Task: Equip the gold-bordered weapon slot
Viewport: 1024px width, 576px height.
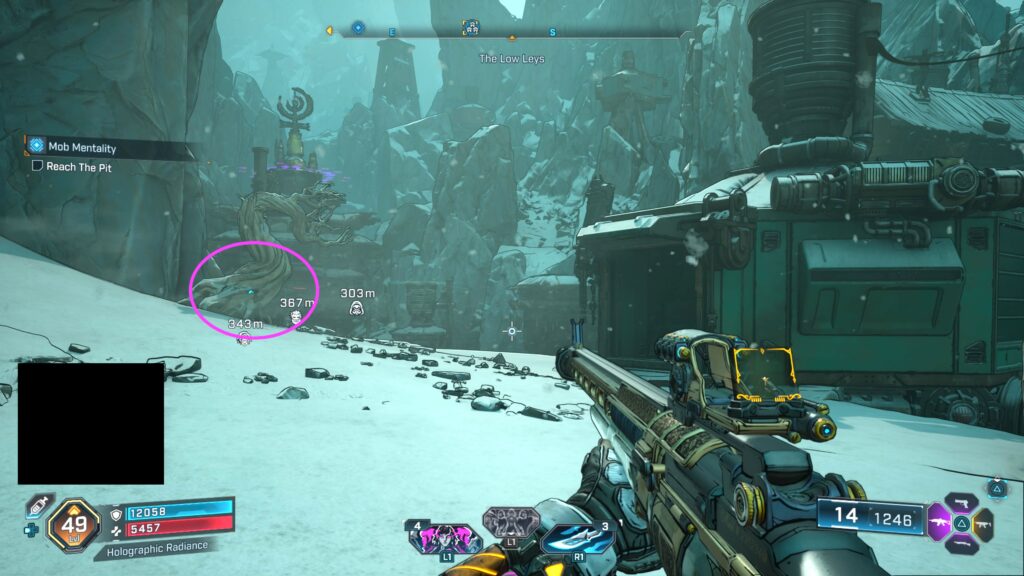Action: (x=983, y=523)
